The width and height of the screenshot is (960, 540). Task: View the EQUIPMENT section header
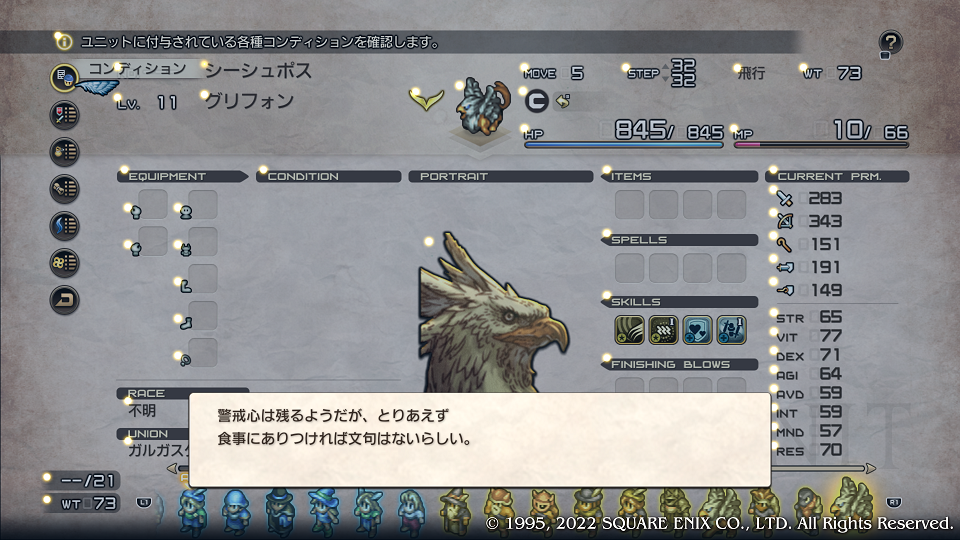pos(181,176)
